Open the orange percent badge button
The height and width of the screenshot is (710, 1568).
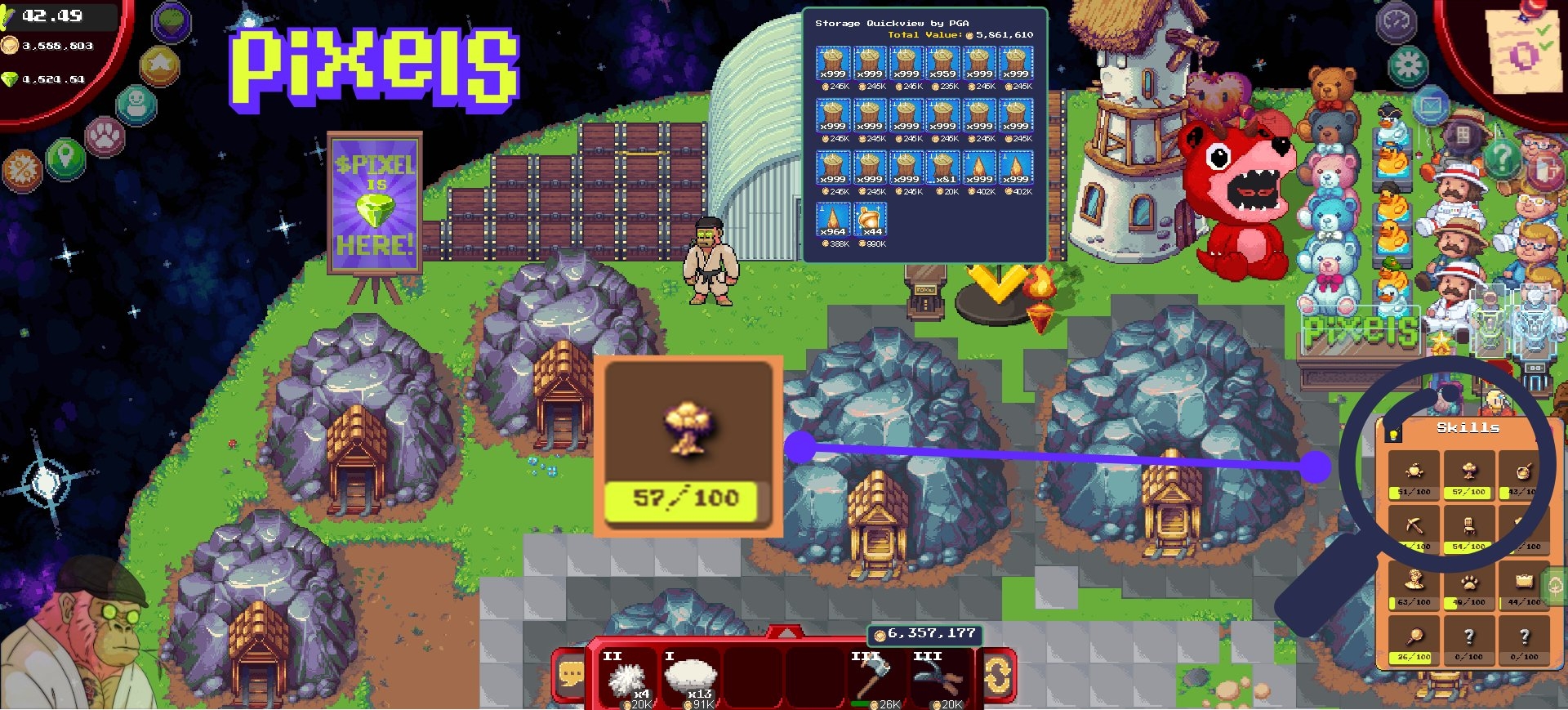pyautogui.click(x=22, y=171)
